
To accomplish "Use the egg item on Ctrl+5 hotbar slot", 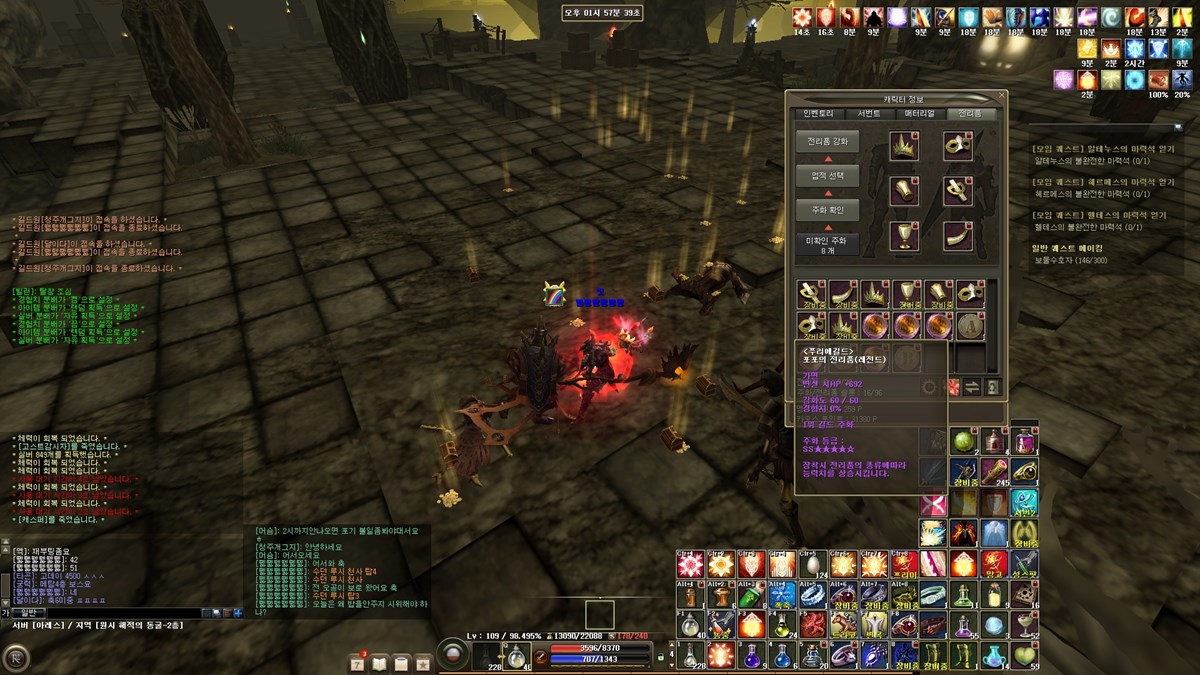I will pyautogui.click(x=814, y=565).
